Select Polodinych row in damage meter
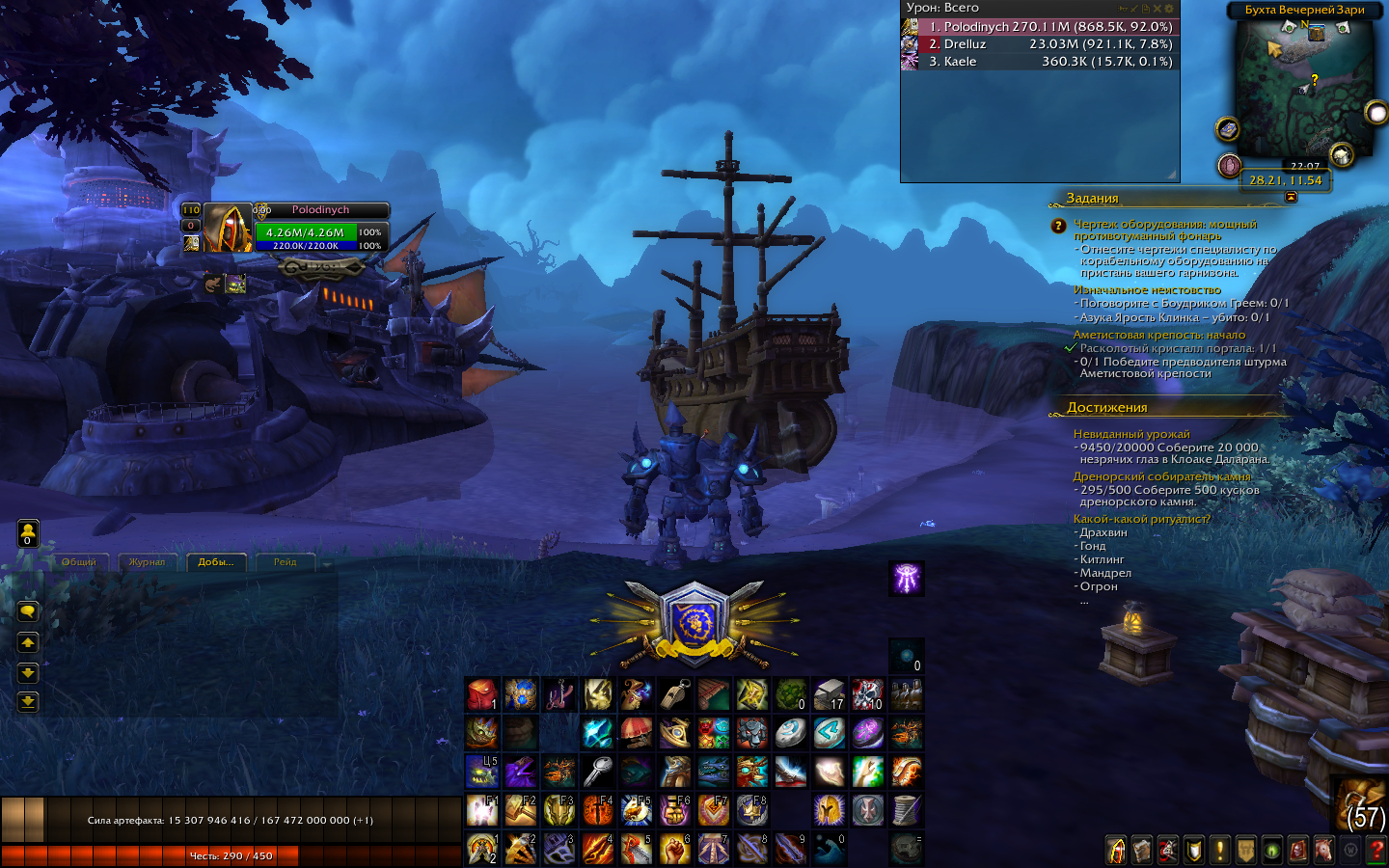 pos(1039,27)
